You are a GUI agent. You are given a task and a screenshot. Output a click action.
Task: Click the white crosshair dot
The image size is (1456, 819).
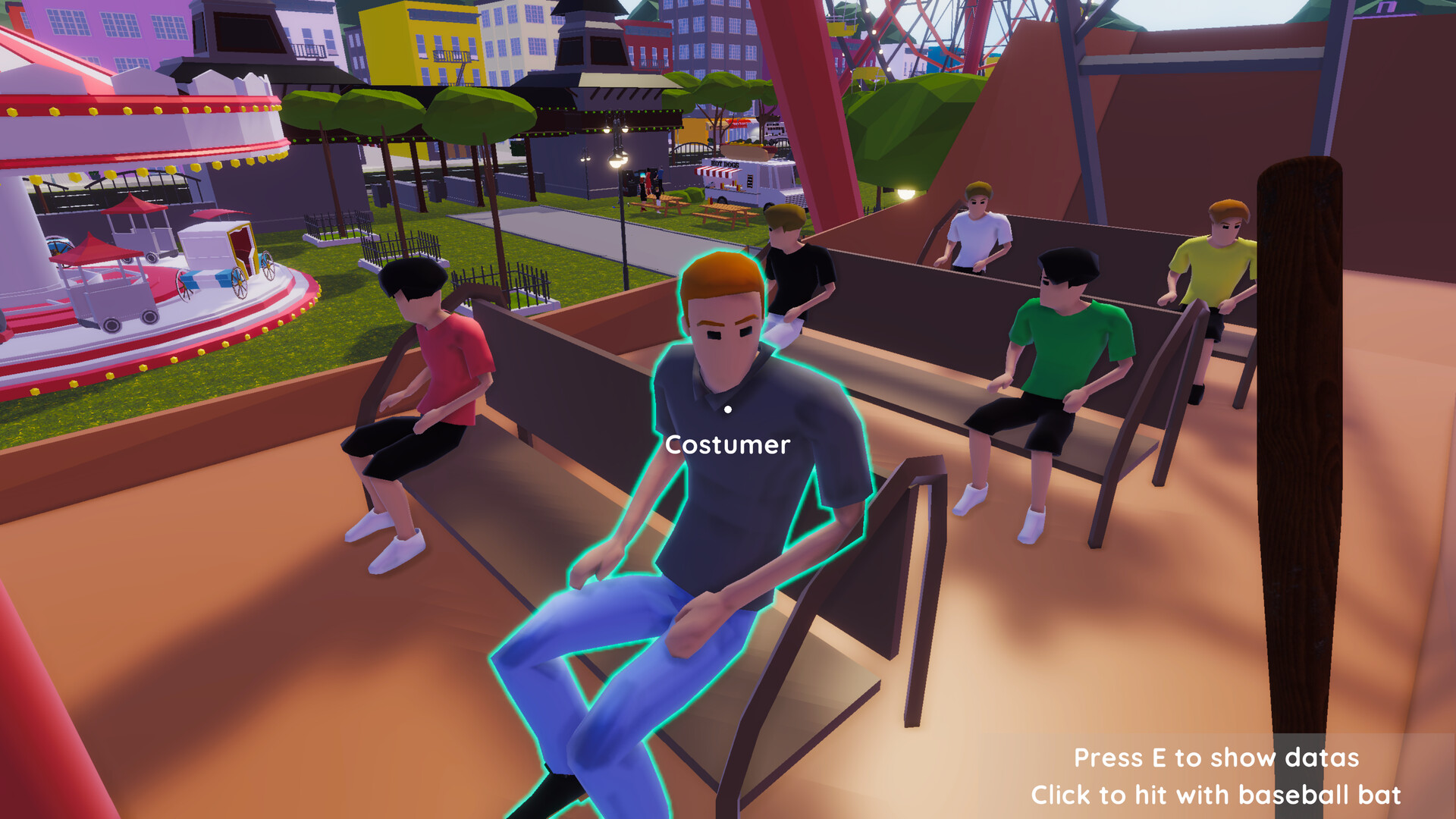coord(728,409)
